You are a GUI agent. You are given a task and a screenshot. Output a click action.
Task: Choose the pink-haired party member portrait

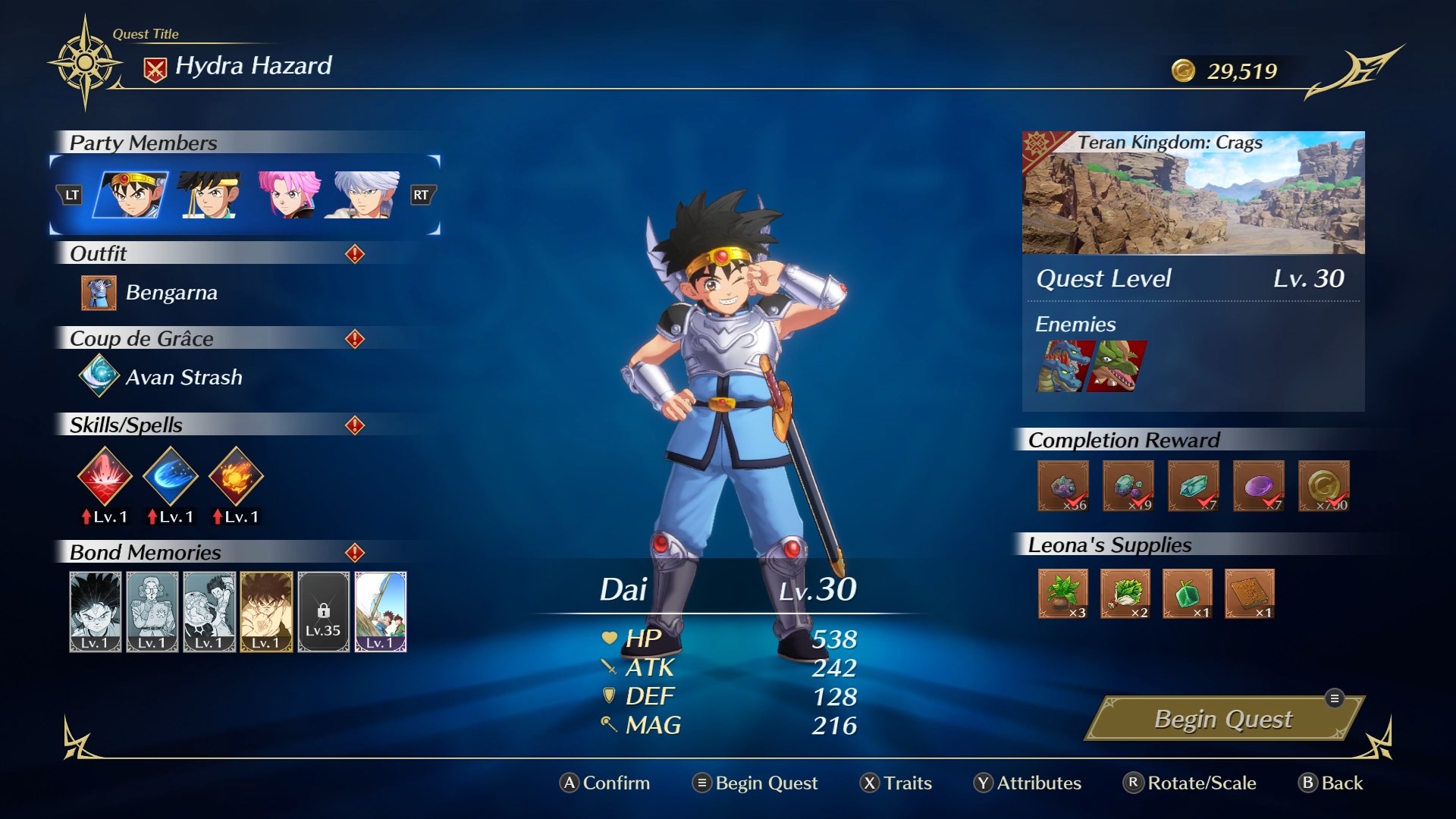pos(287,195)
